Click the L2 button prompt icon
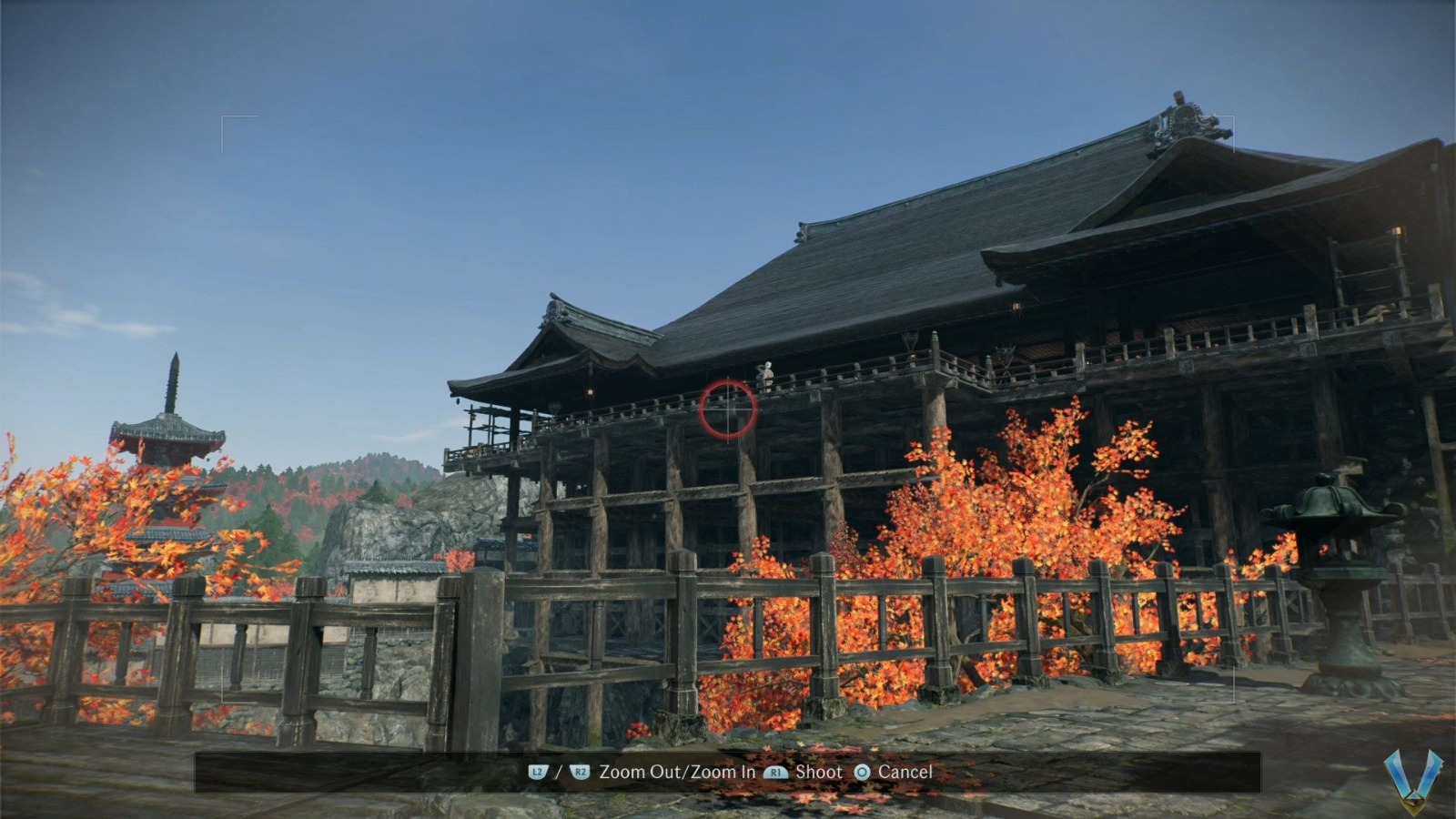The height and width of the screenshot is (819, 1456). point(538,772)
